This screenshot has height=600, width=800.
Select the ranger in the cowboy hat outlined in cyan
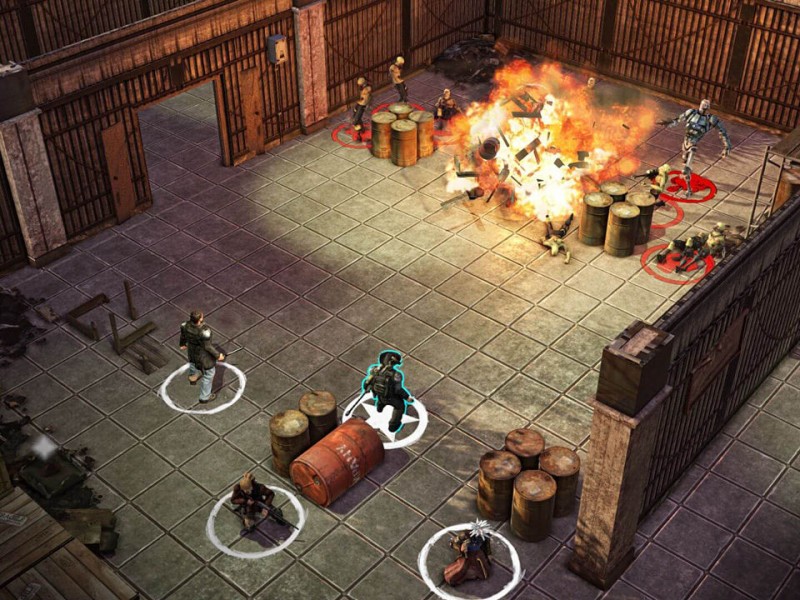(x=385, y=388)
